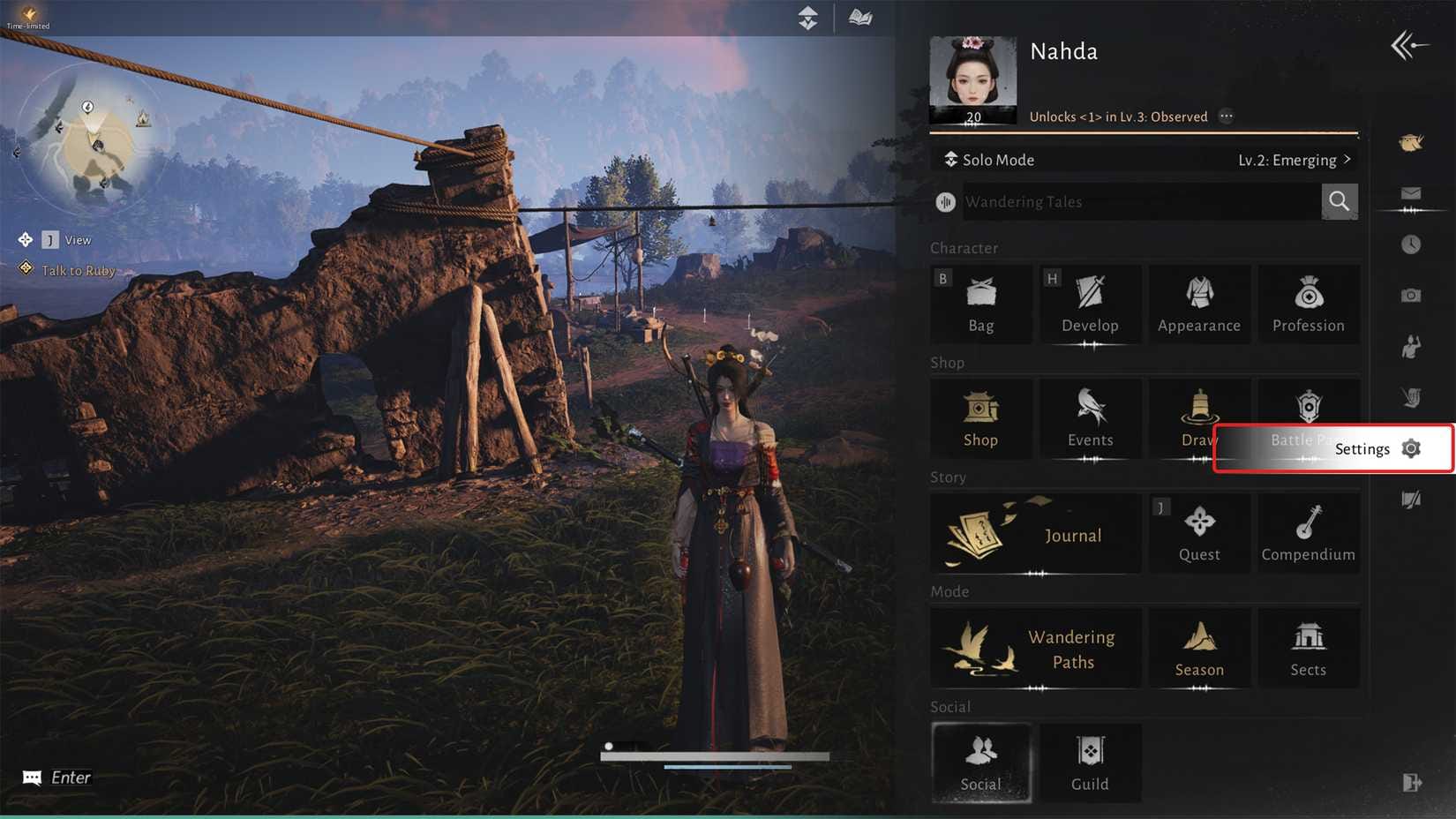Open the Compendium
1456x819 pixels.
click(x=1309, y=534)
